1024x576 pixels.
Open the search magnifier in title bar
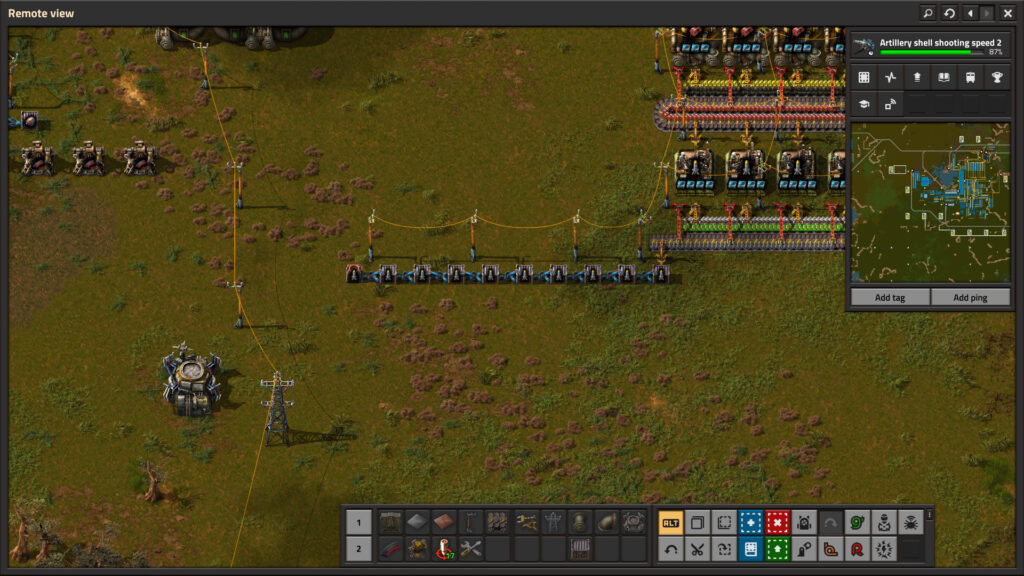pos(927,13)
